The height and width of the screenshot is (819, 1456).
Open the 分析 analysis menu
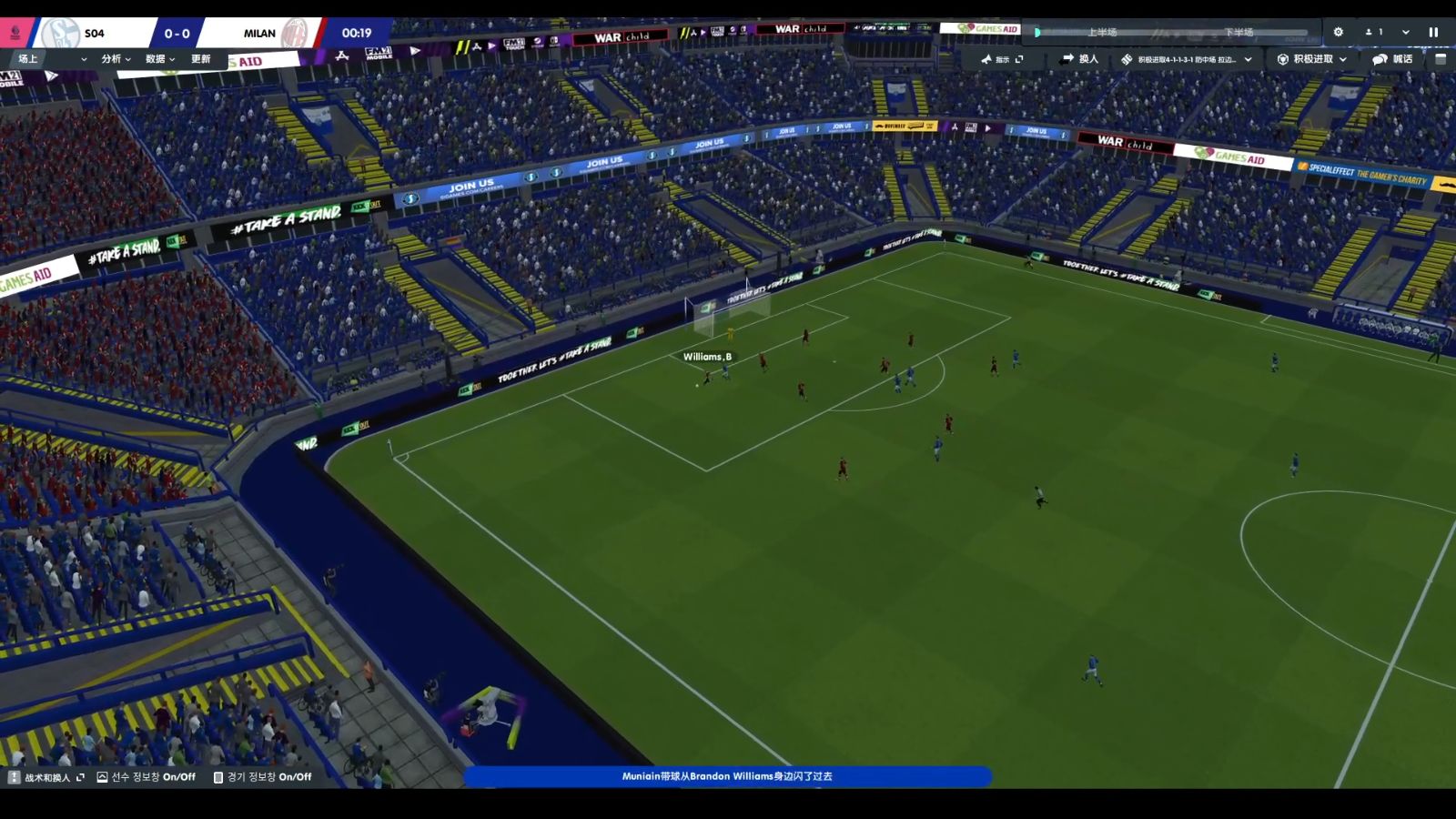coord(116,59)
